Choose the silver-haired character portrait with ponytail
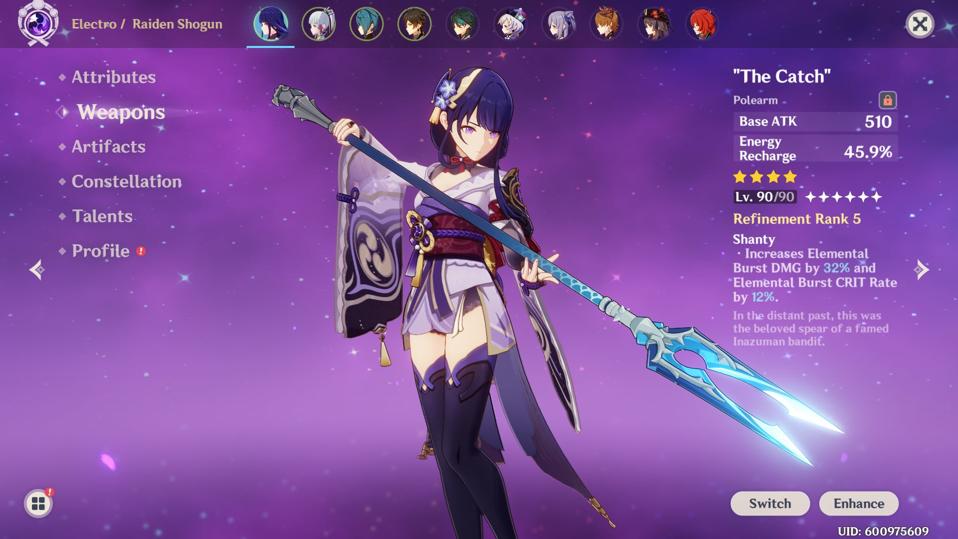The image size is (958, 539). pos(318,24)
